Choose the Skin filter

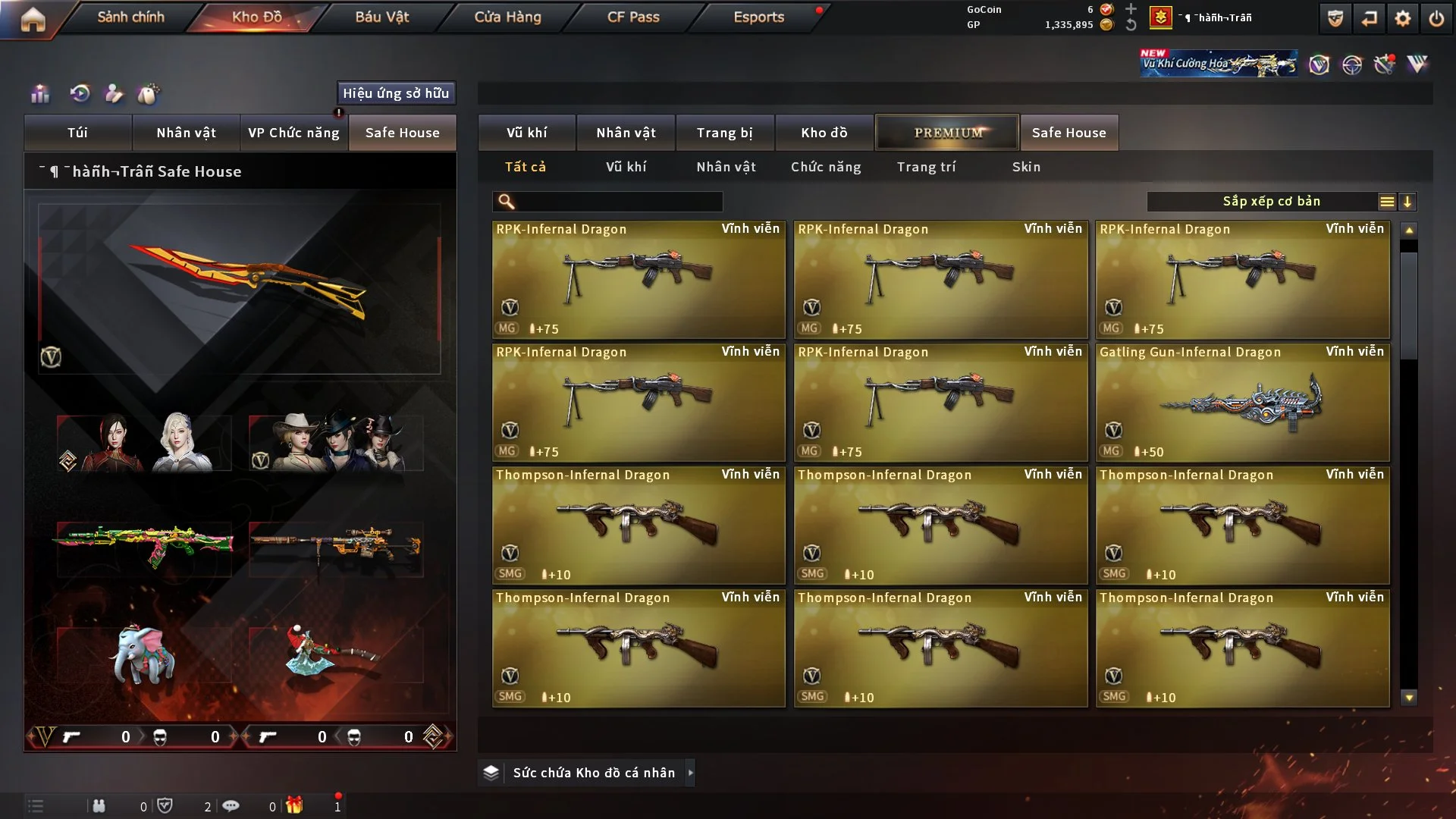1026,167
